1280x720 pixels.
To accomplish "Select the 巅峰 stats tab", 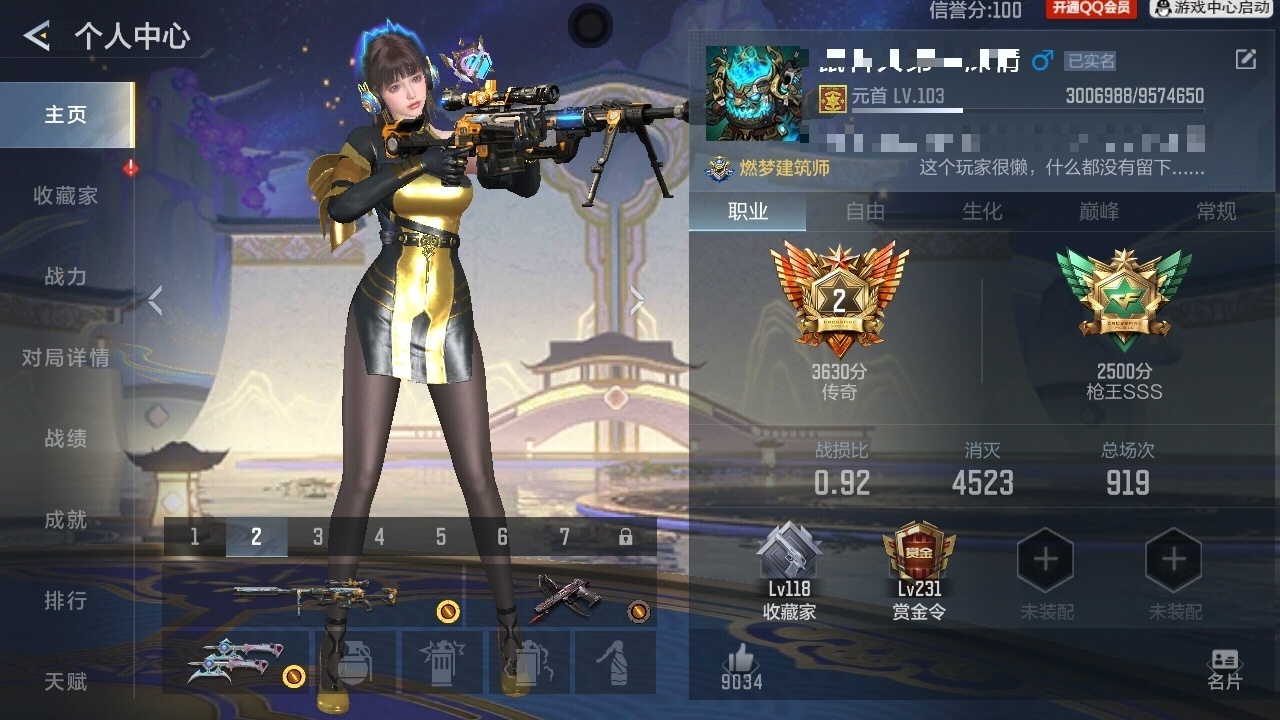I will [1099, 212].
